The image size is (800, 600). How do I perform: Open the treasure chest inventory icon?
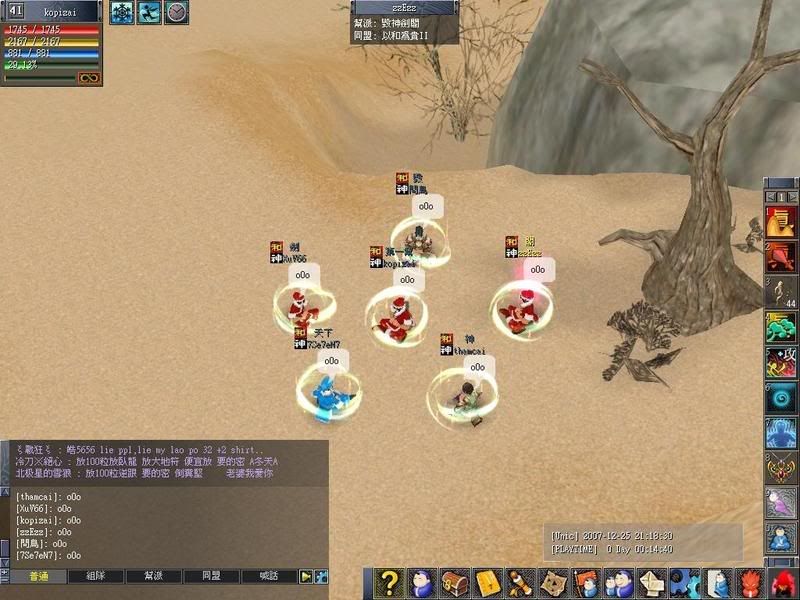456,583
